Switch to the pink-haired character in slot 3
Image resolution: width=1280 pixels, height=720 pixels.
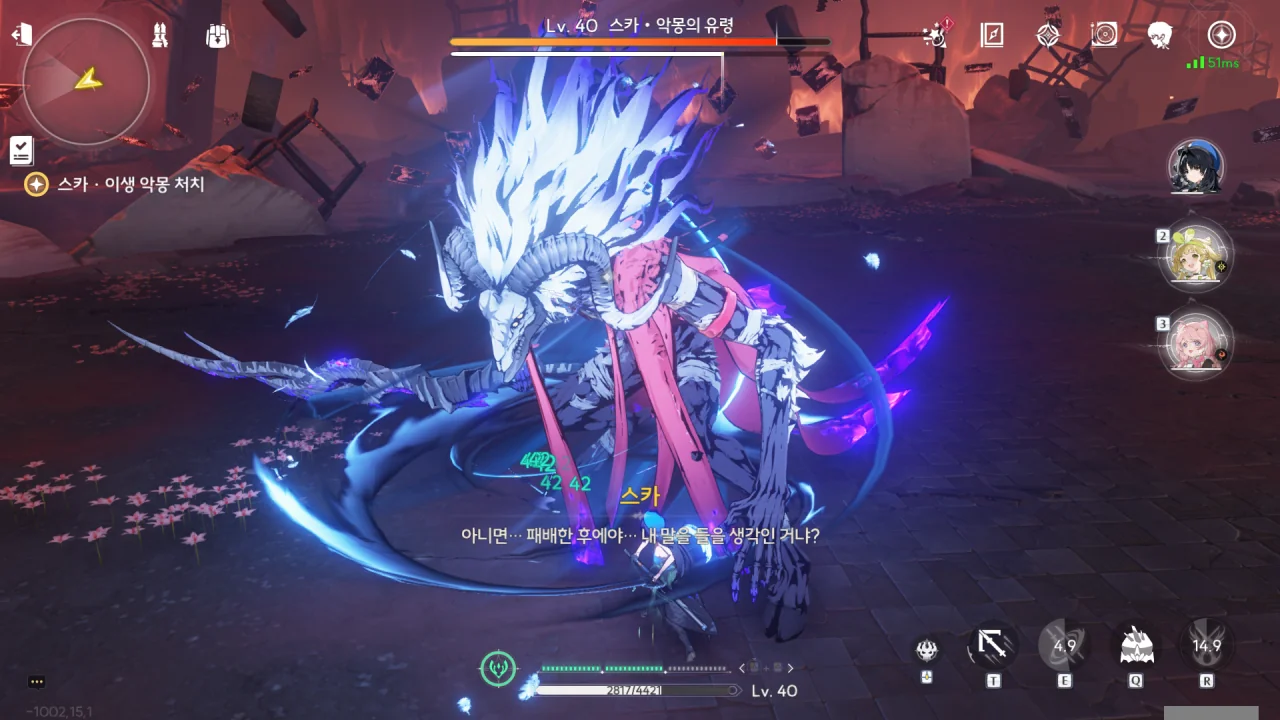tap(1196, 343)
